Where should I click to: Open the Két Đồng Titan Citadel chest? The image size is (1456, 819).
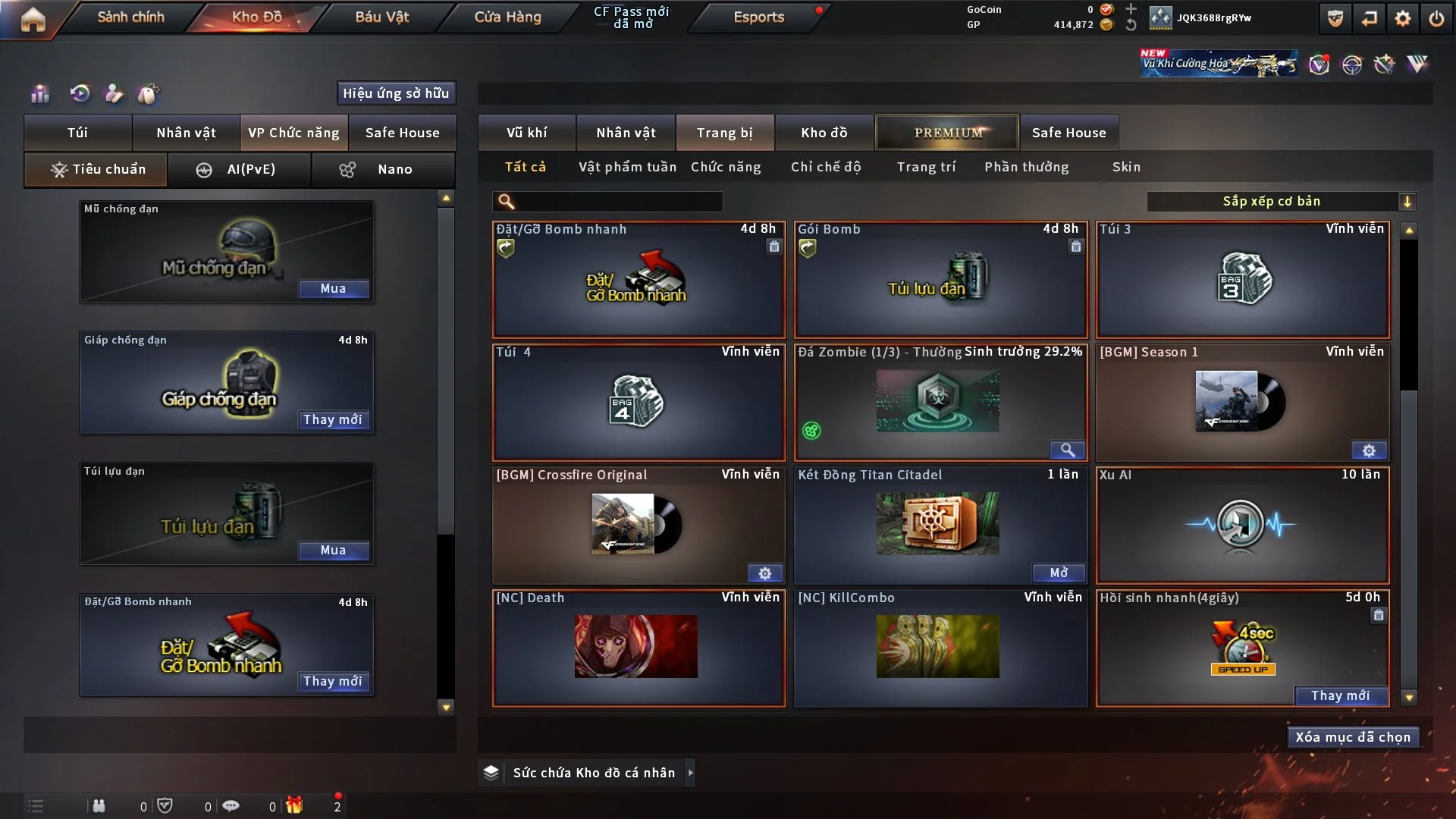(x=1058, y=573)
